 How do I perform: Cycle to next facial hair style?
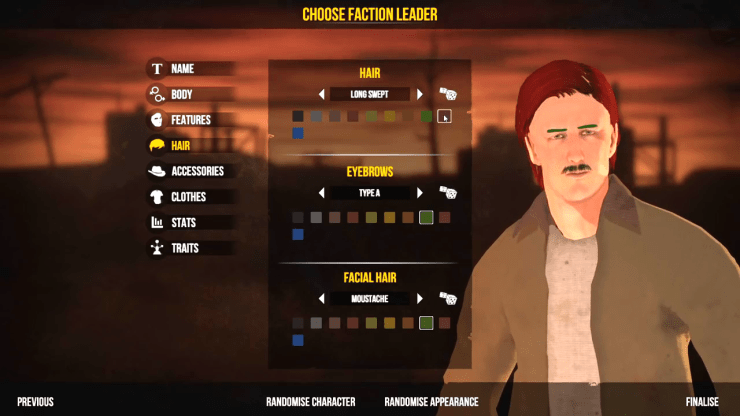click(420, 298)
